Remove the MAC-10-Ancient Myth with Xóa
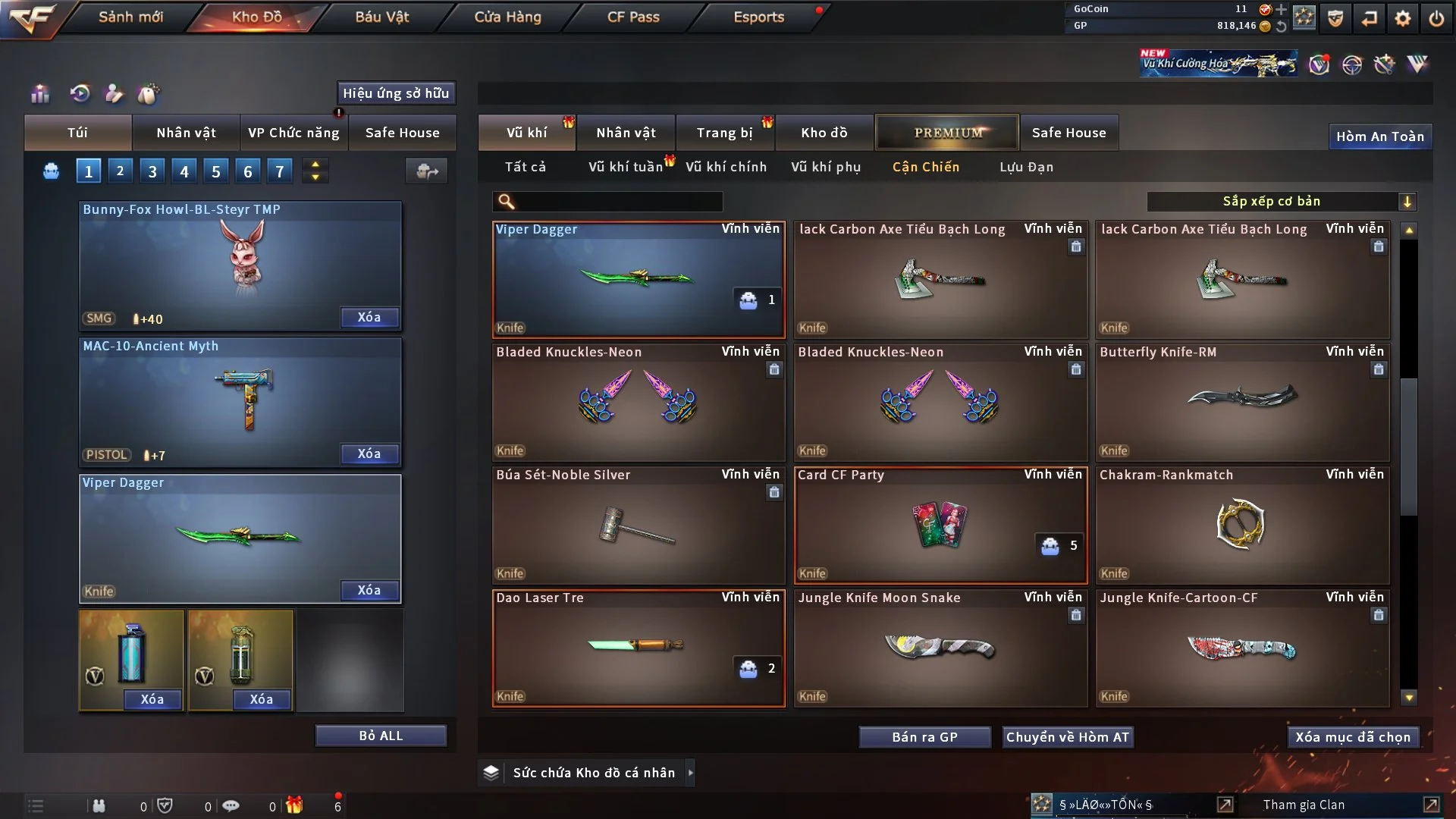Image resolution: width=1456 pixels, height=819 pixels. pos(369,453)
